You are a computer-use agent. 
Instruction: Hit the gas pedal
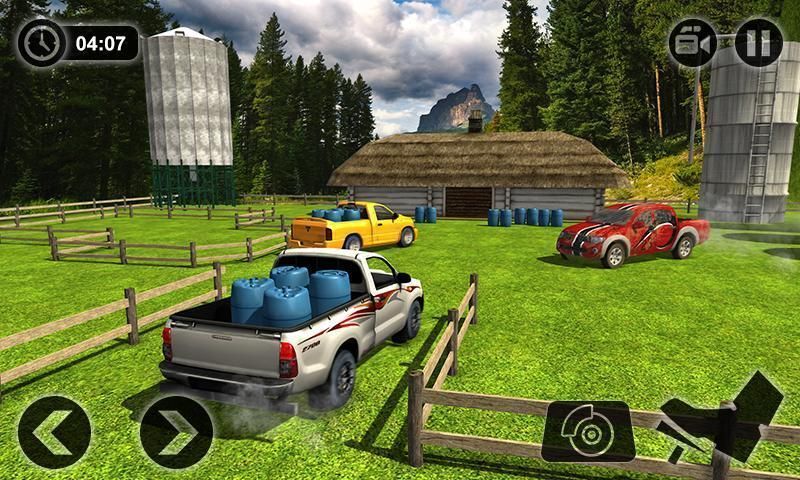(x=722, y=420)
